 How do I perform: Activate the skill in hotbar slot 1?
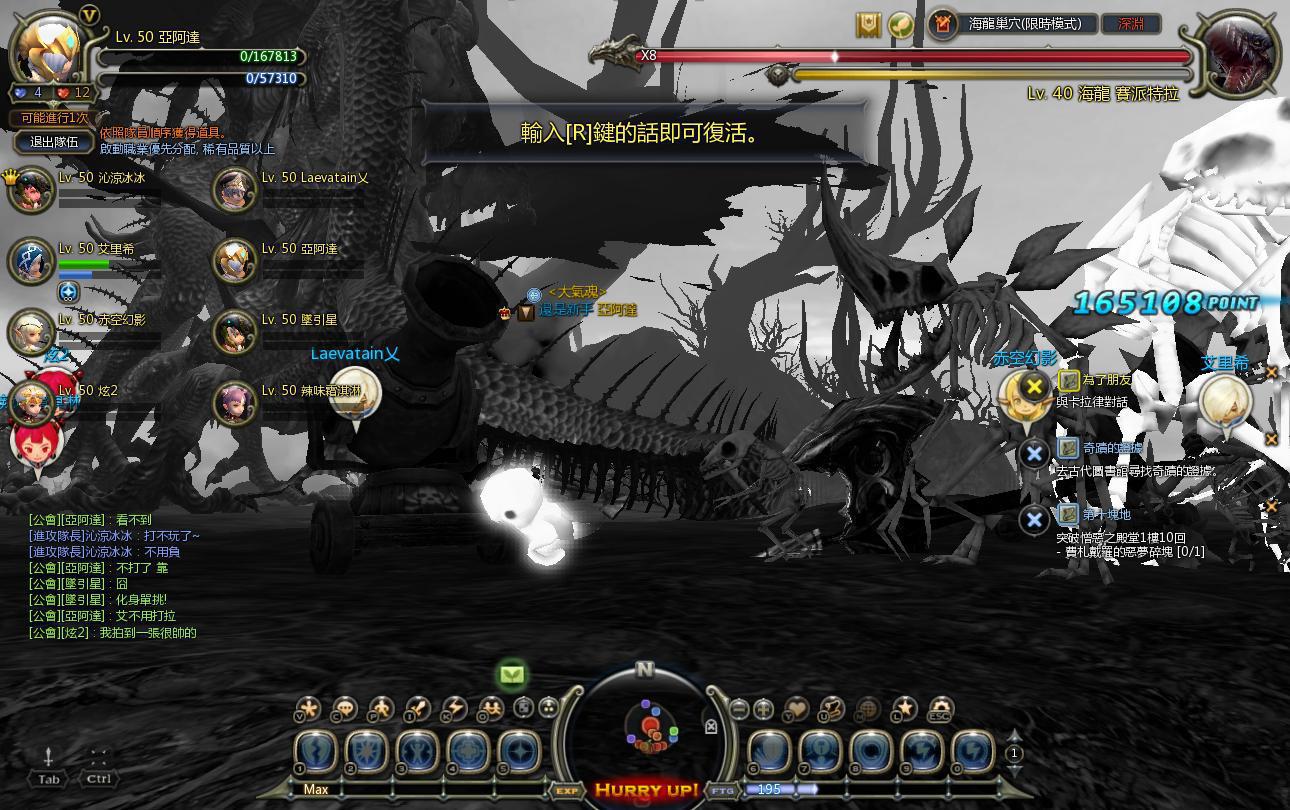pyautogui.click(x=317, y=752)
